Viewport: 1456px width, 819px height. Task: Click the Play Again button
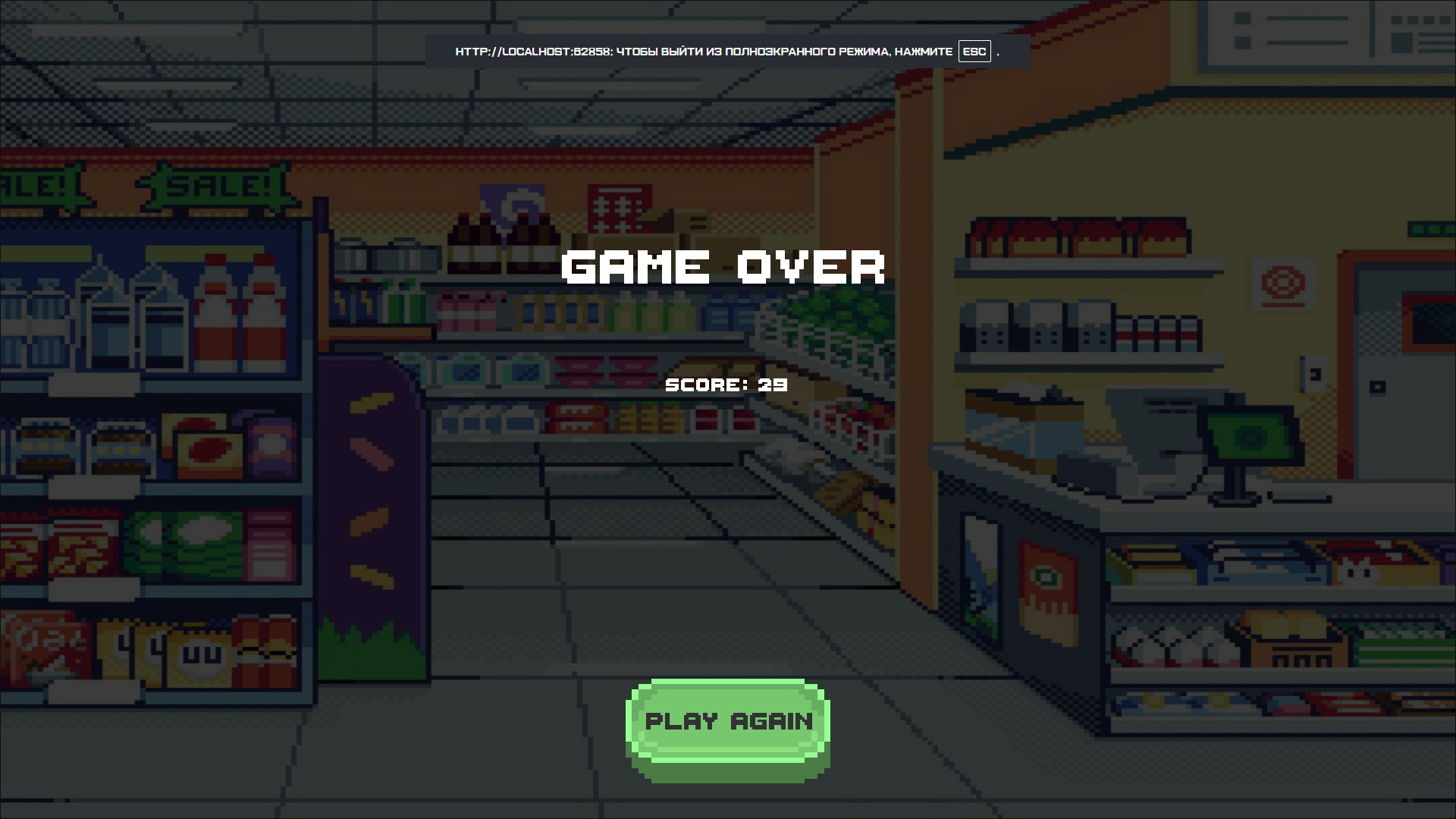click(727, 722)
